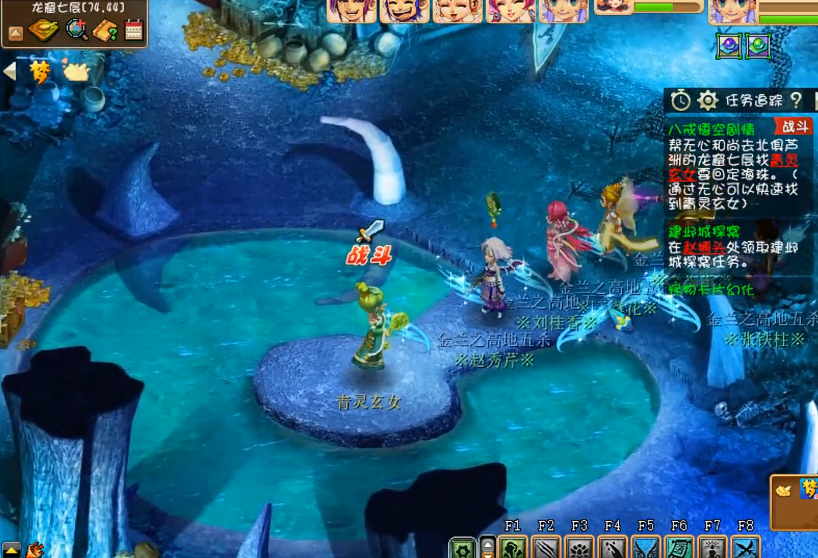
Task: Click the green orb buff icon
Action: [x=757, y=45]
